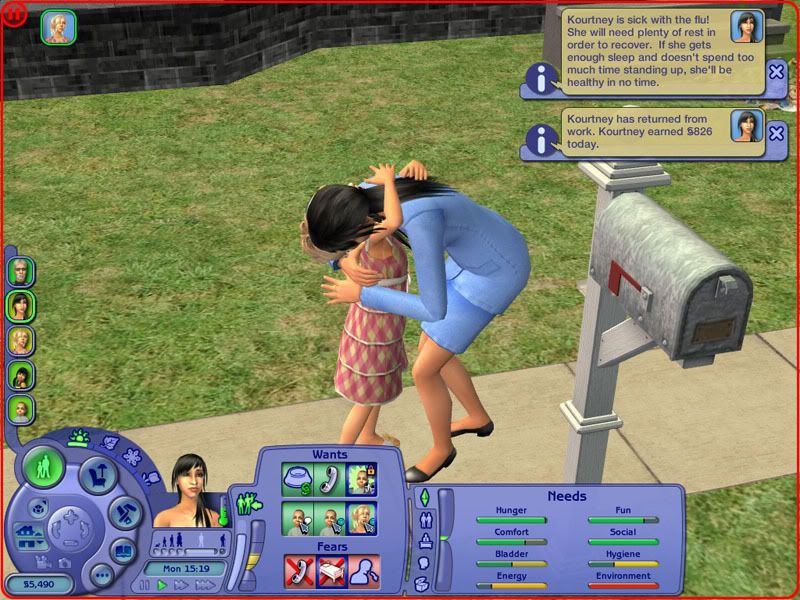Screen dimensions: 800x600
Task: Set game speed to normal play
Action: click(163, 585)
